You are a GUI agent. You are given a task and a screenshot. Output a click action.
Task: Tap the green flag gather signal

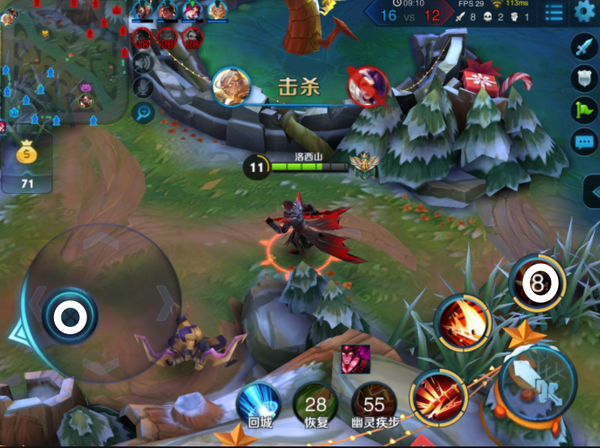point(584,110)
